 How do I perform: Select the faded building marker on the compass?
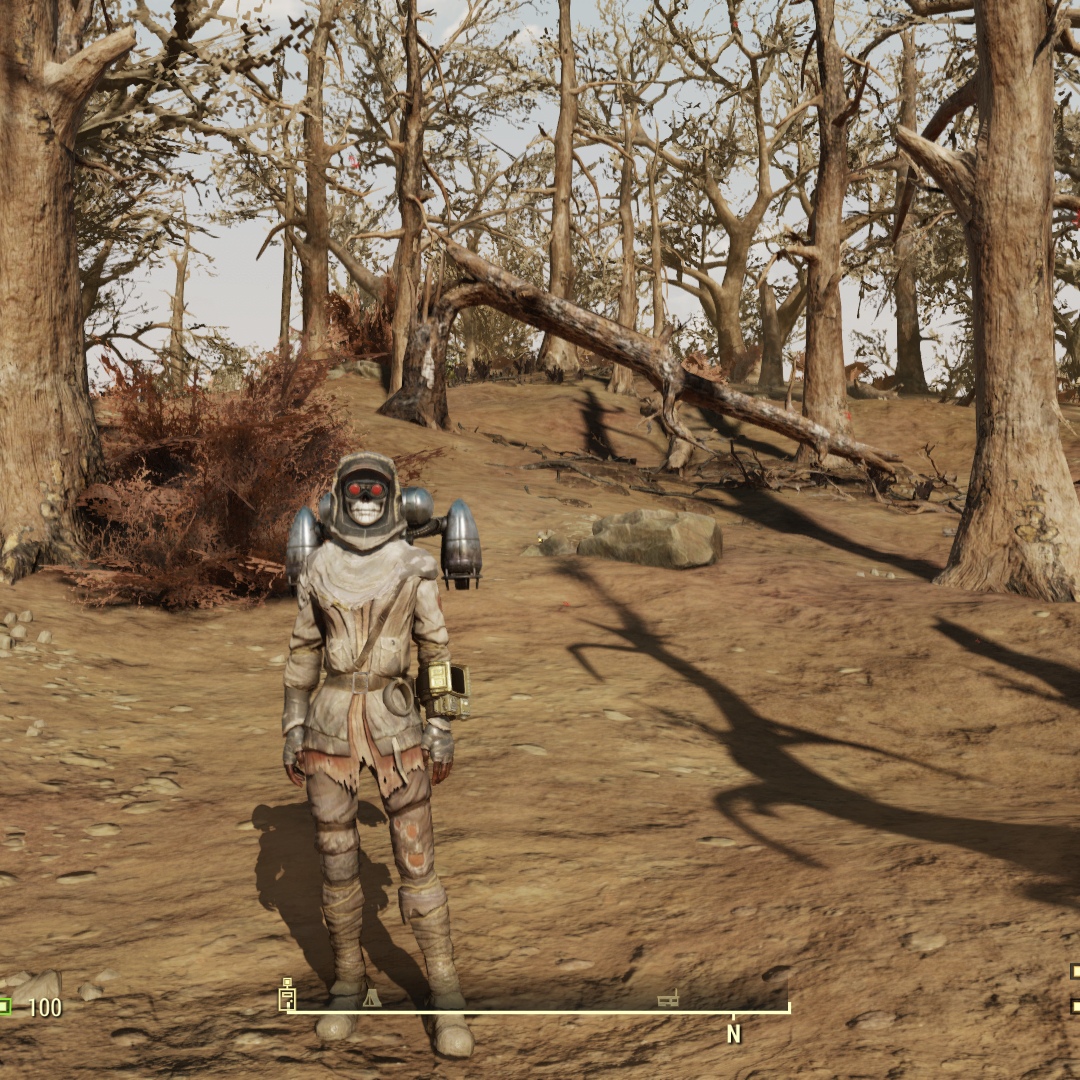tap(667, 999)
